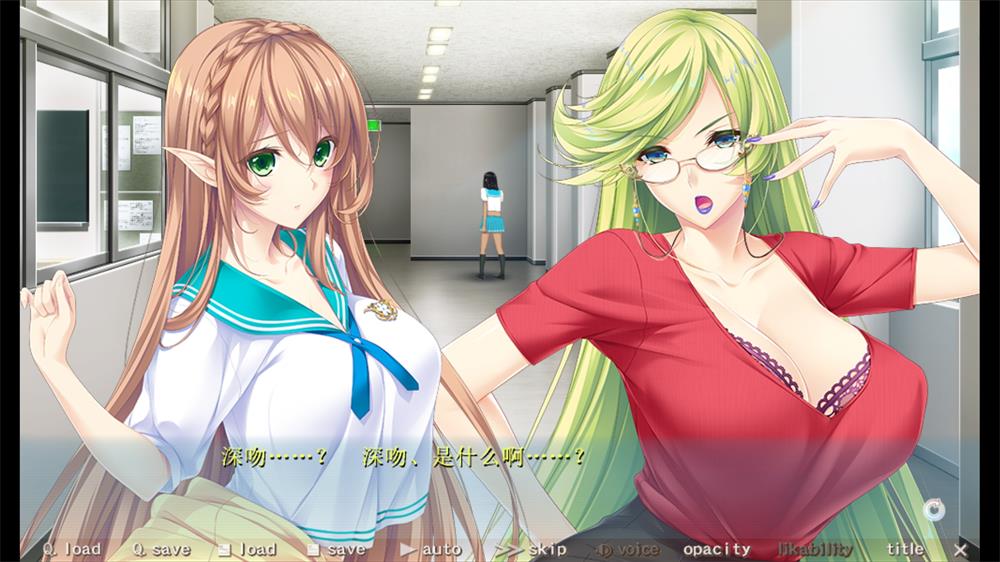Hide the text window with X

click(x=960, y=549)
